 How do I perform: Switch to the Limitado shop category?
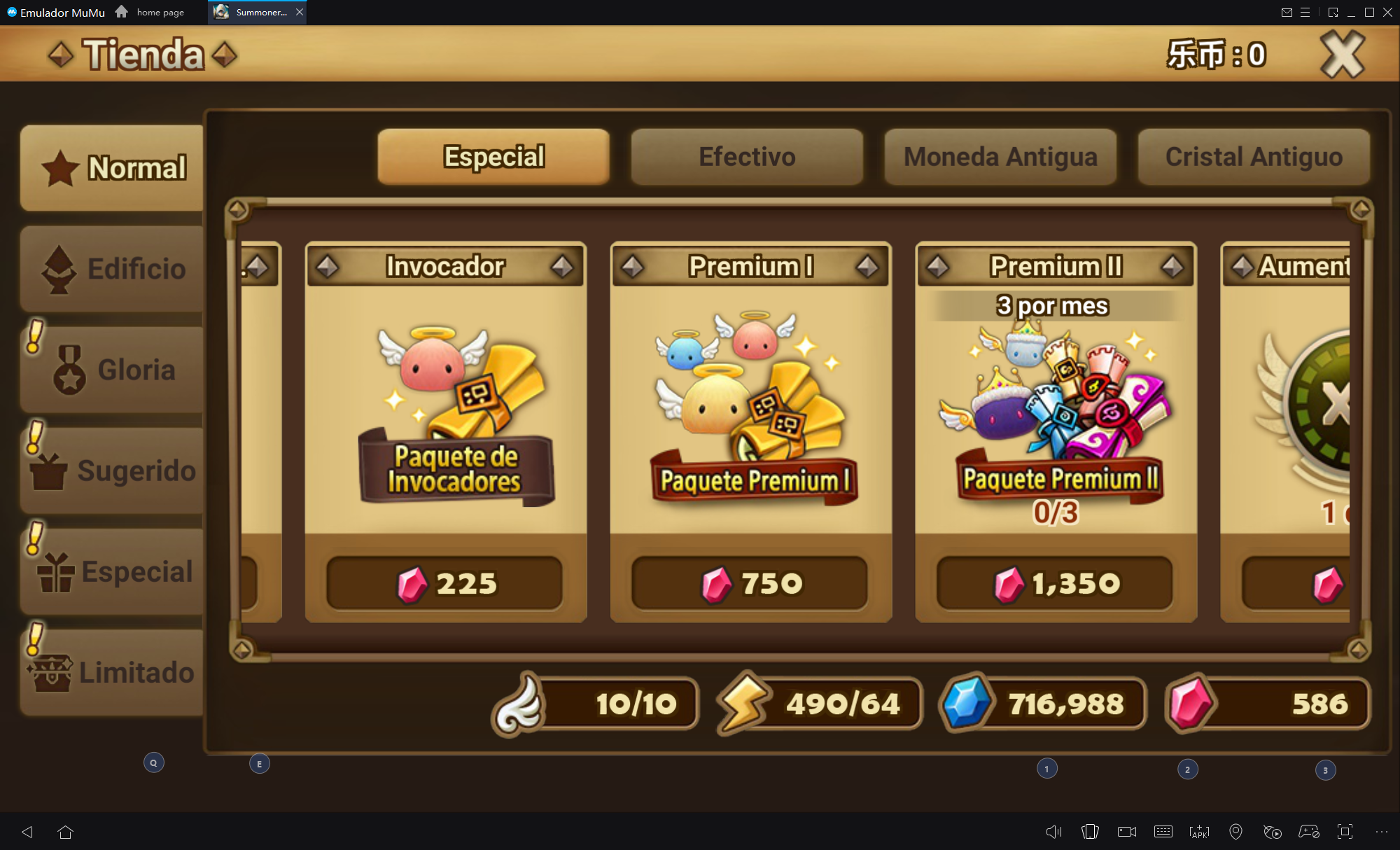[x=112, y=672]
